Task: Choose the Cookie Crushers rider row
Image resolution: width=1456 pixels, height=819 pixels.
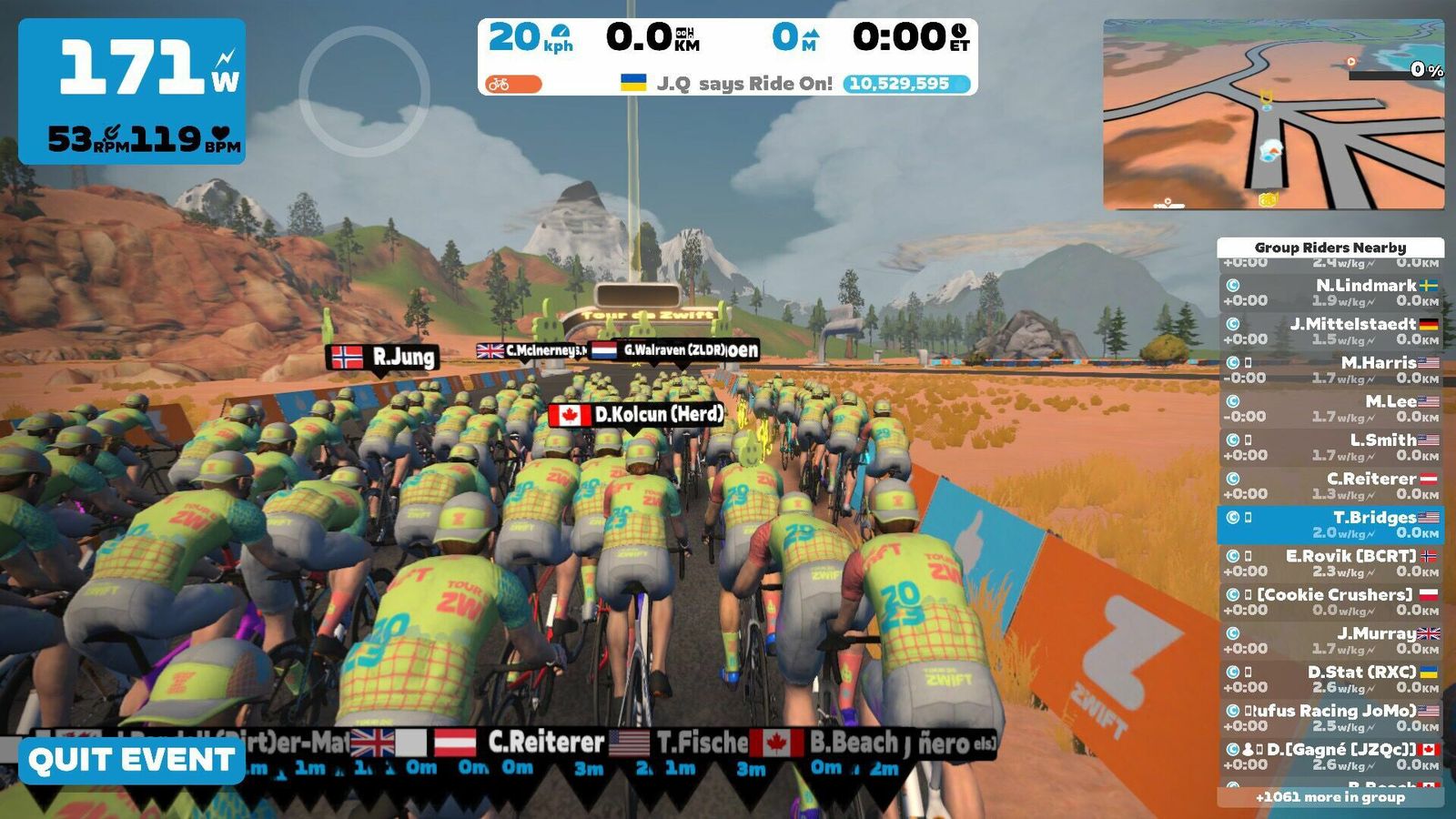Action: tap(1330, 602)
